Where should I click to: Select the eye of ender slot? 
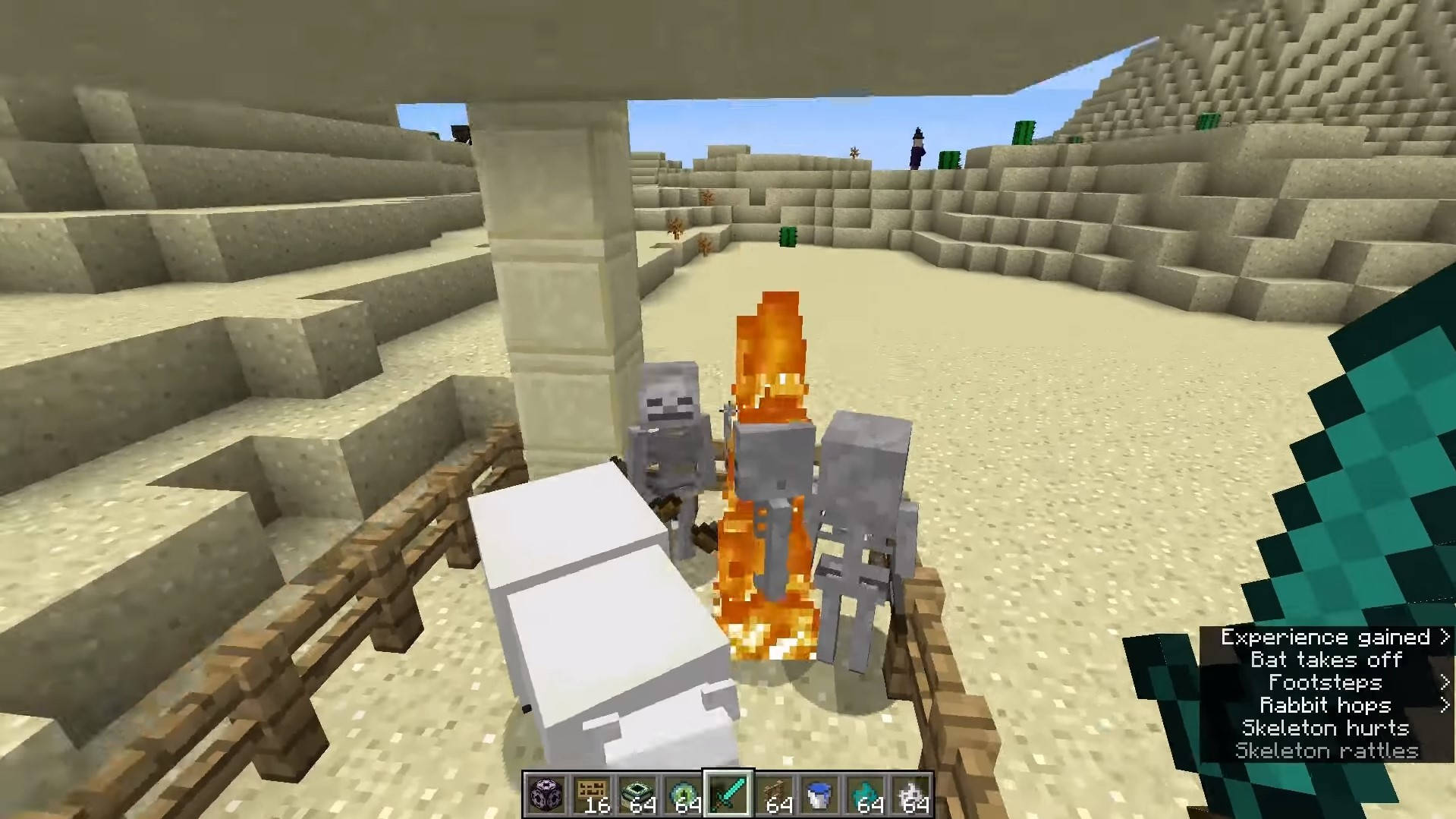(x=683, y=795)
